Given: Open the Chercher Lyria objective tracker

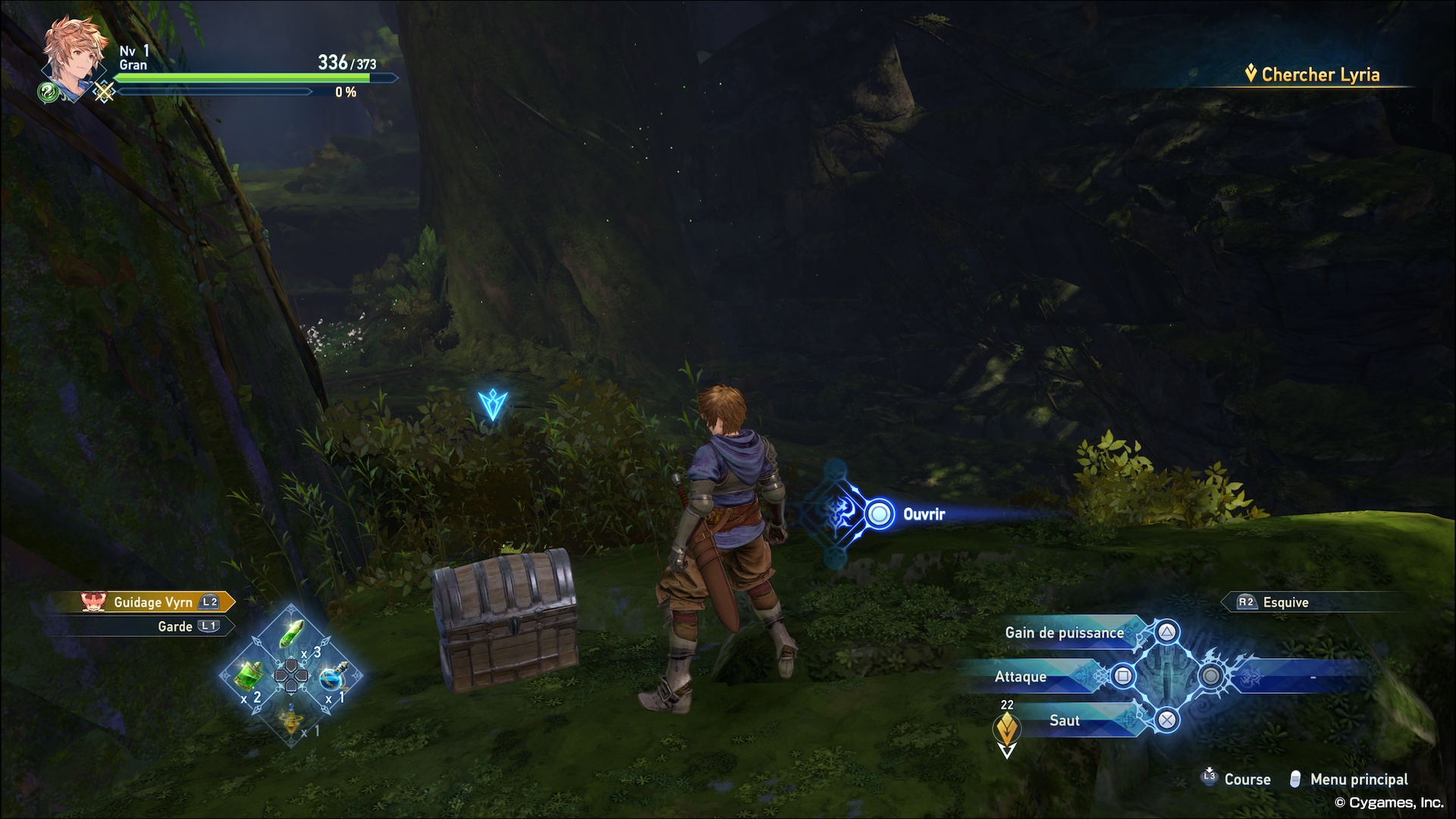Looking at the screenshot, I should pyautogui.click(x=1319, y=74).
